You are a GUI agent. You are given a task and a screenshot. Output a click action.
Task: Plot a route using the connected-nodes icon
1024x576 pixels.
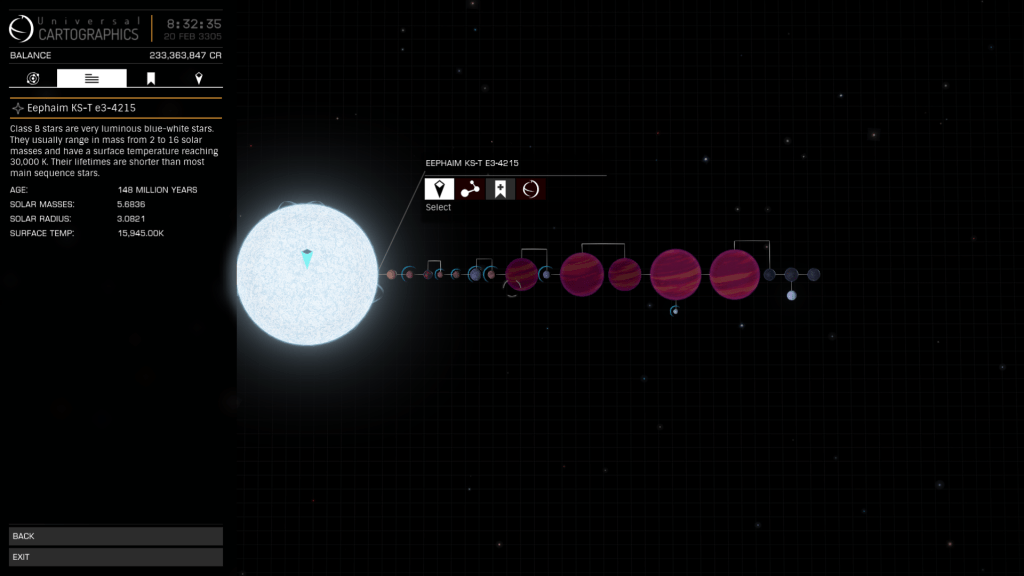click(470, 189)
